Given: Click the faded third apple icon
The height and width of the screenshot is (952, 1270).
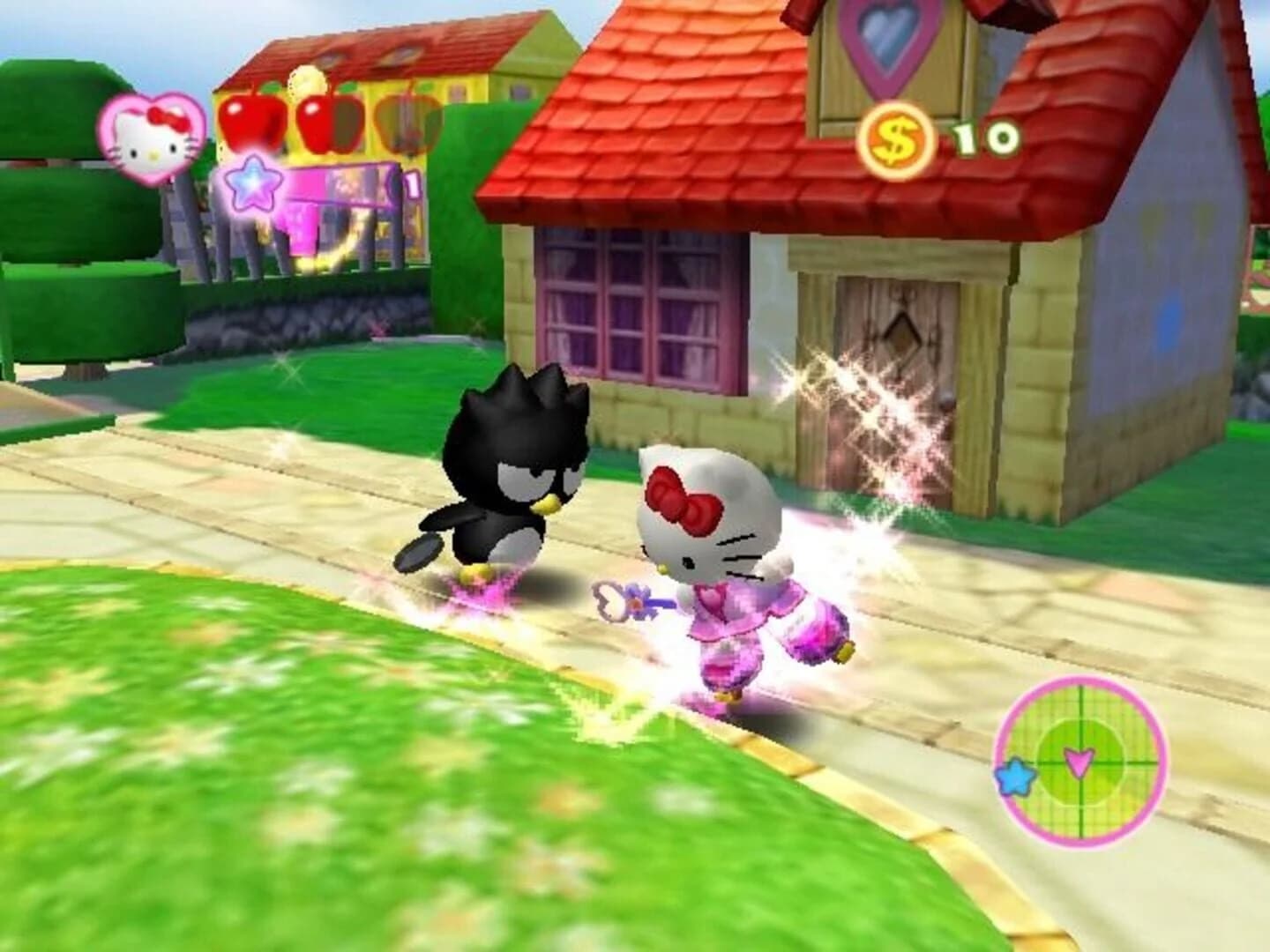Looking at the screenshot, I should pos(402,123).
